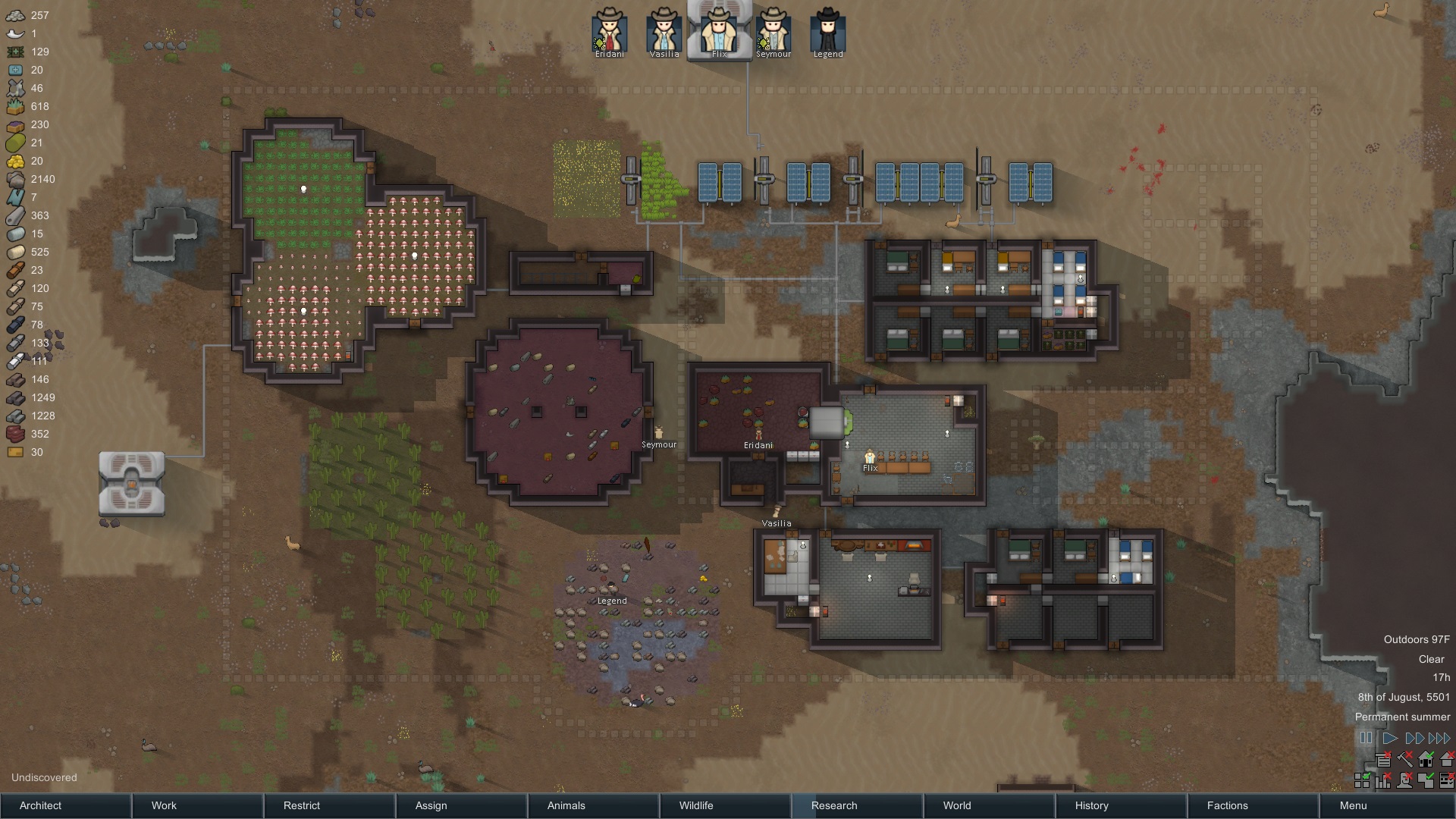Switch to the World view
Image resolution: width=1456 pixels, height=819 pixels.
(989, 805)
